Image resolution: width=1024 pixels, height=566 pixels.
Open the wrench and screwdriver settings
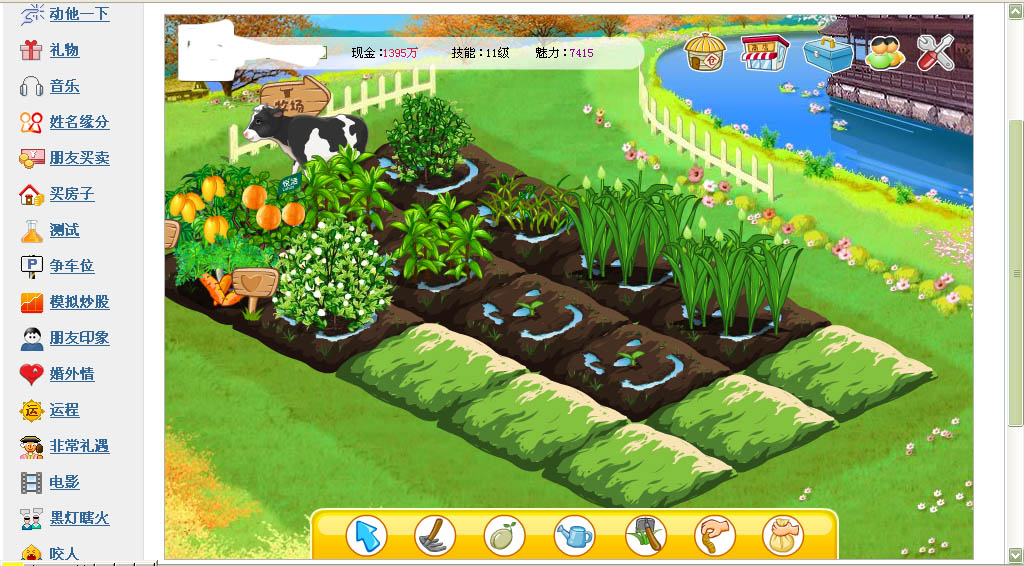(935, 52)
